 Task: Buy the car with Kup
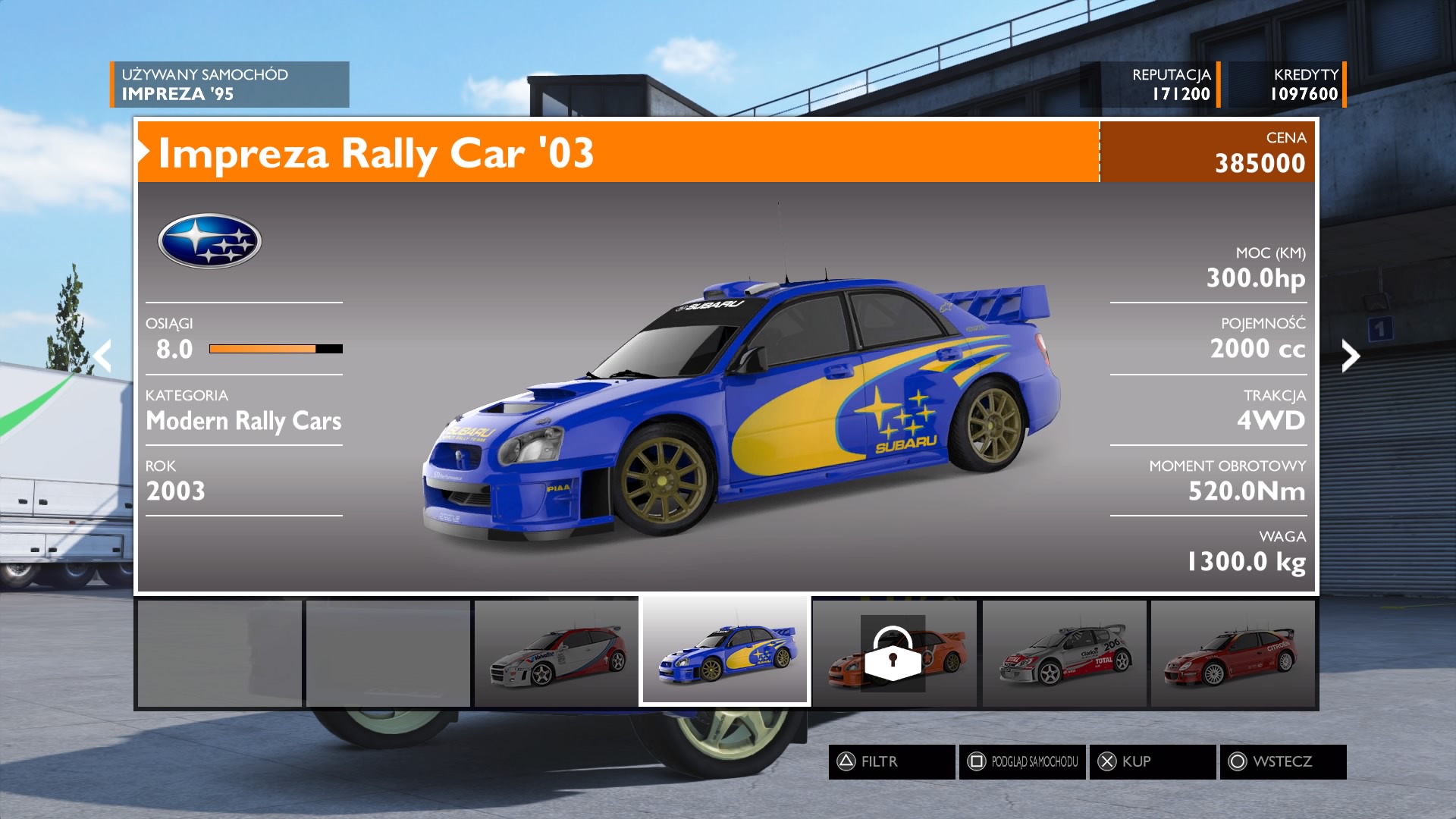(x=1152, y=761)
